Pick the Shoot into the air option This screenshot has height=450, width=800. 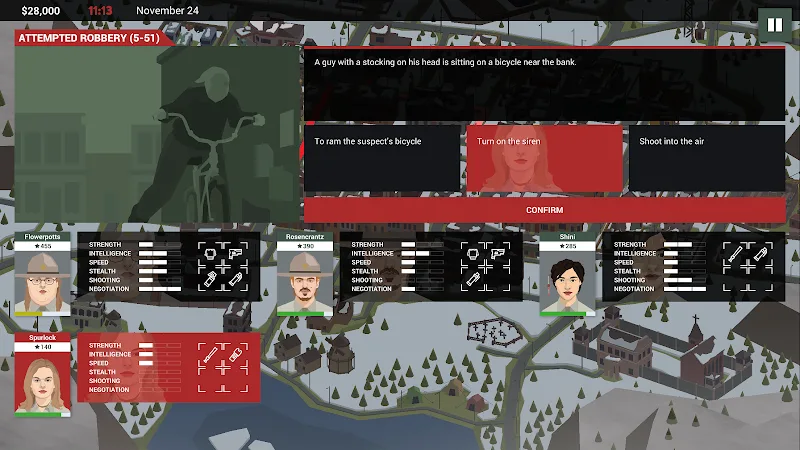point(706,158)
